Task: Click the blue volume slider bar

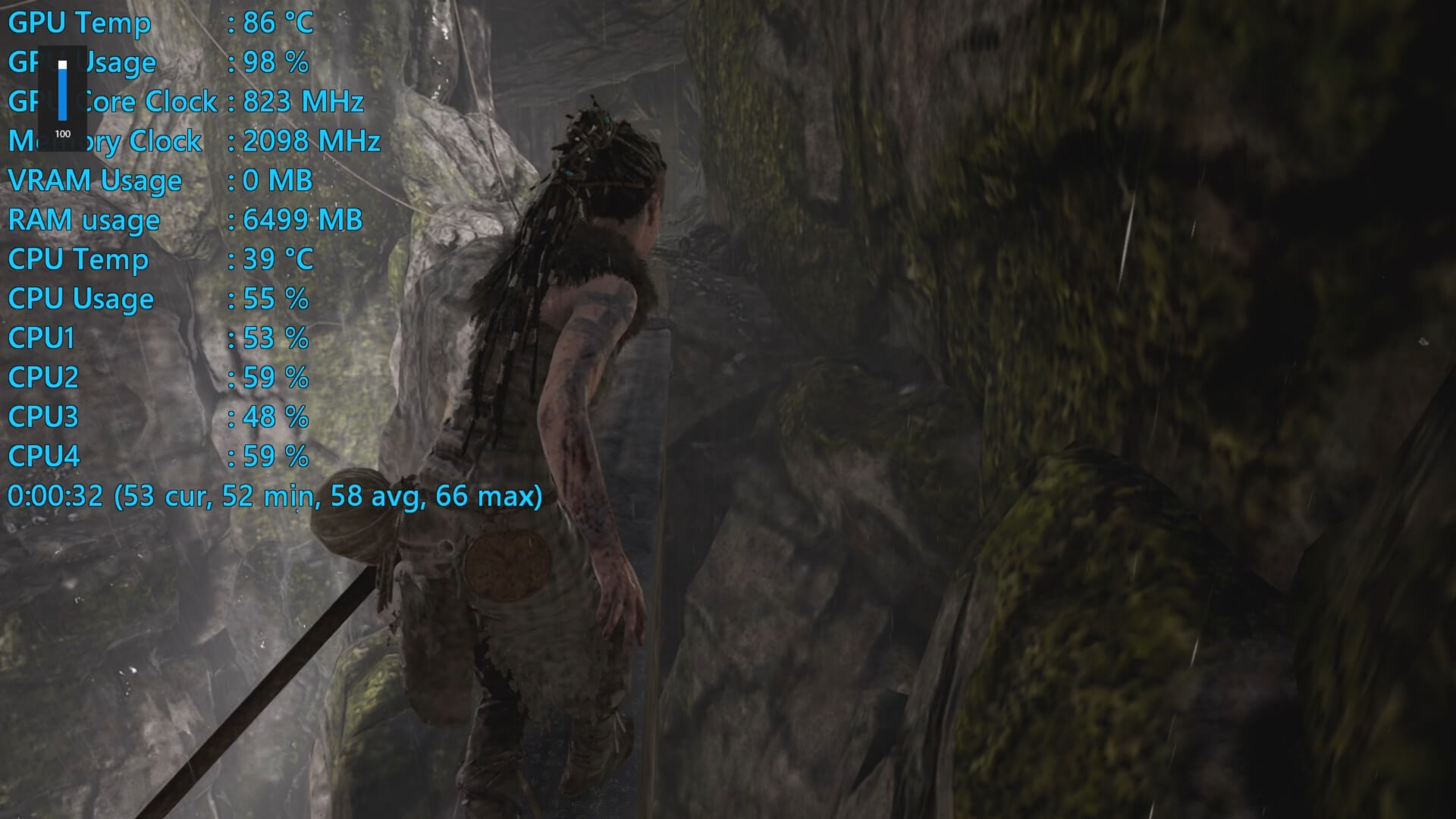Action: 63,93
